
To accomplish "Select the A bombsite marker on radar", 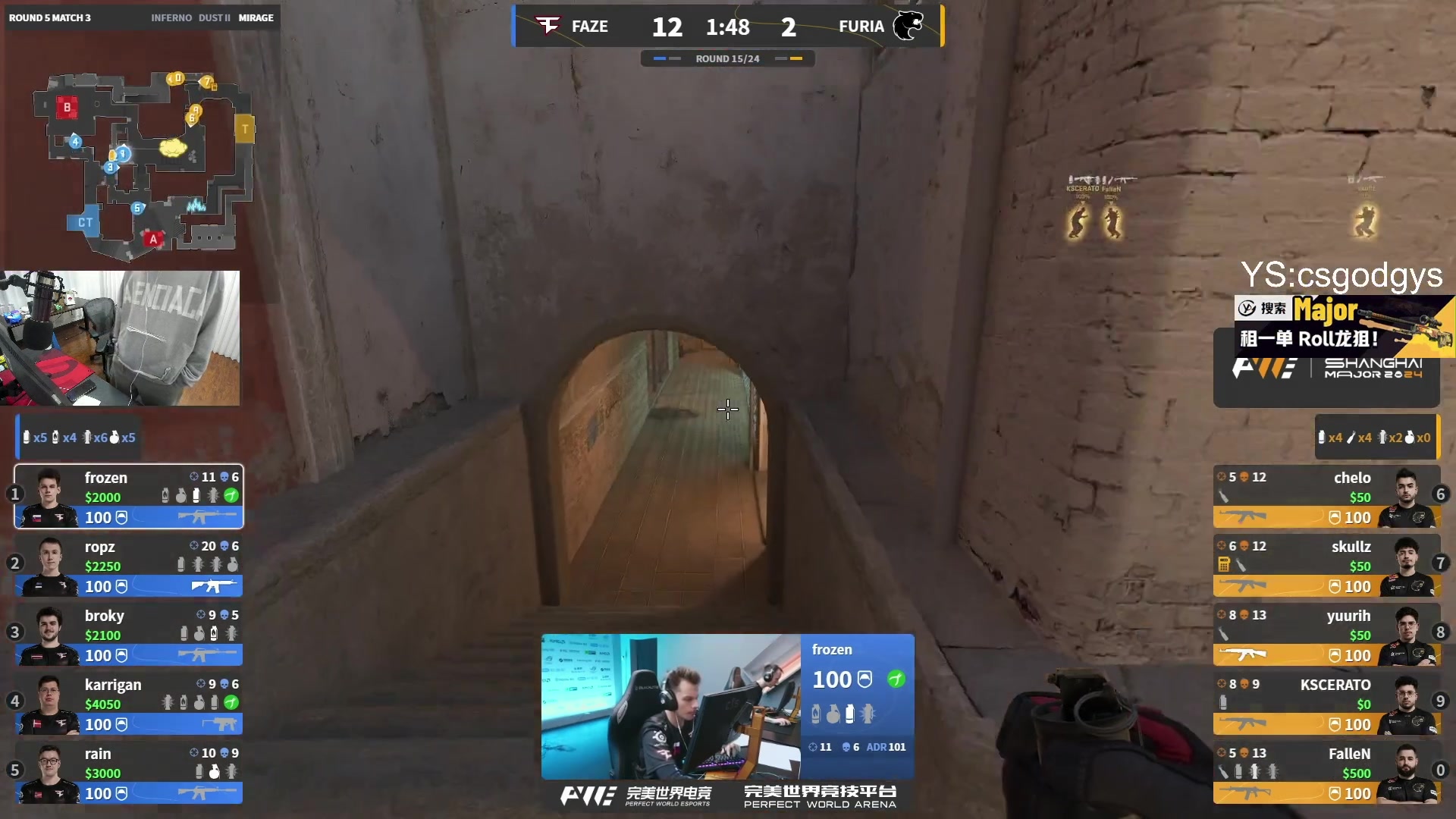I will pyautogui.click(x=153, y=239).
